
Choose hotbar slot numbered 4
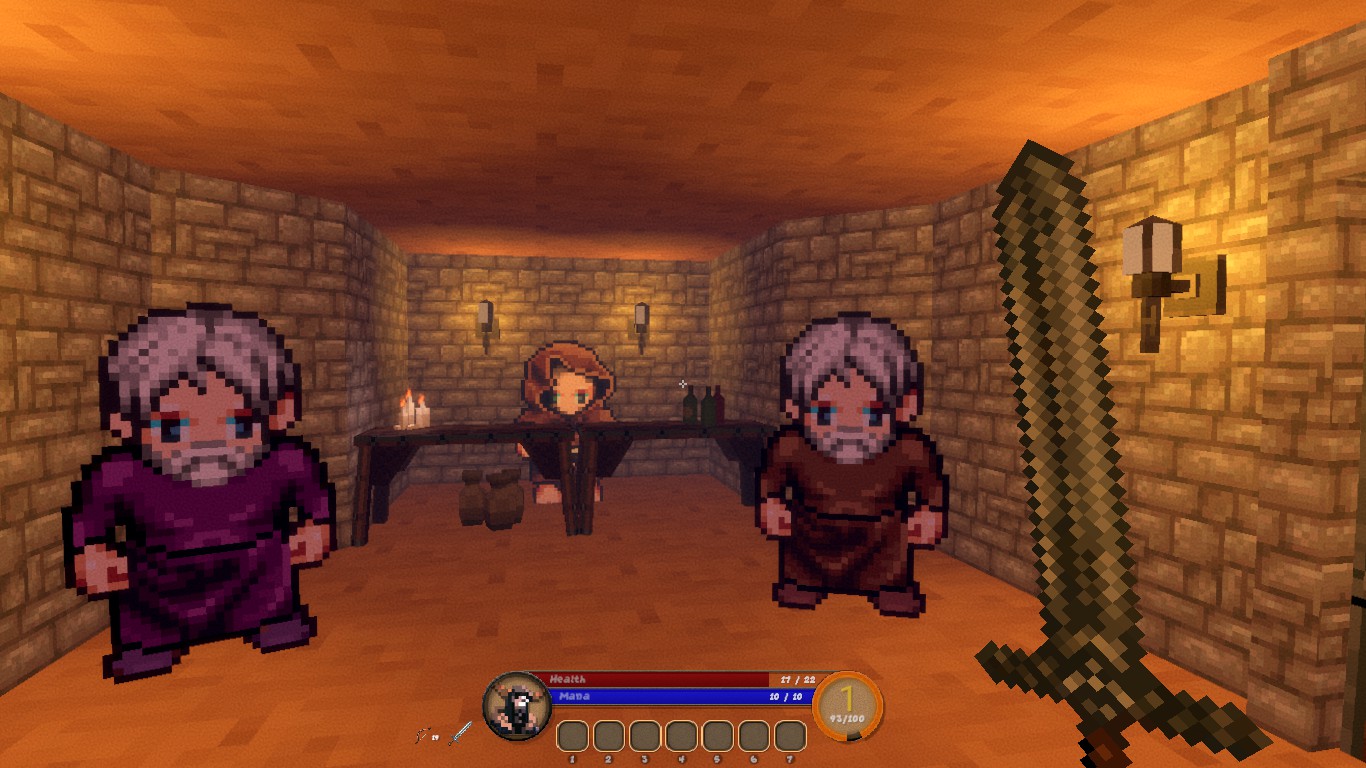pyautogui.click(x=681, y=736)
